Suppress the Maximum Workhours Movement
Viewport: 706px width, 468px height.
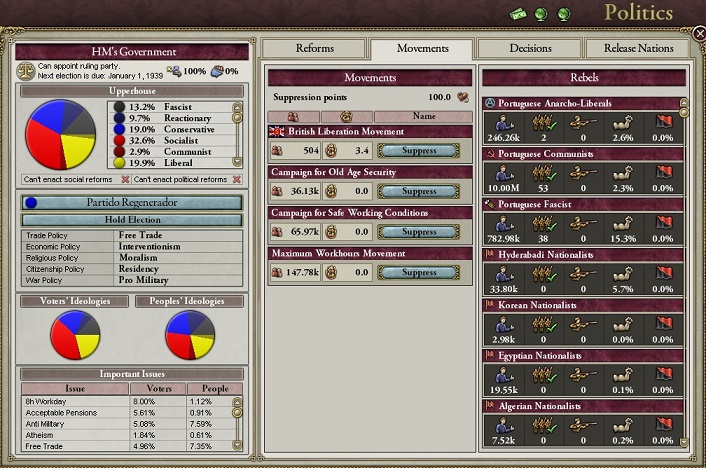point(417,272)
